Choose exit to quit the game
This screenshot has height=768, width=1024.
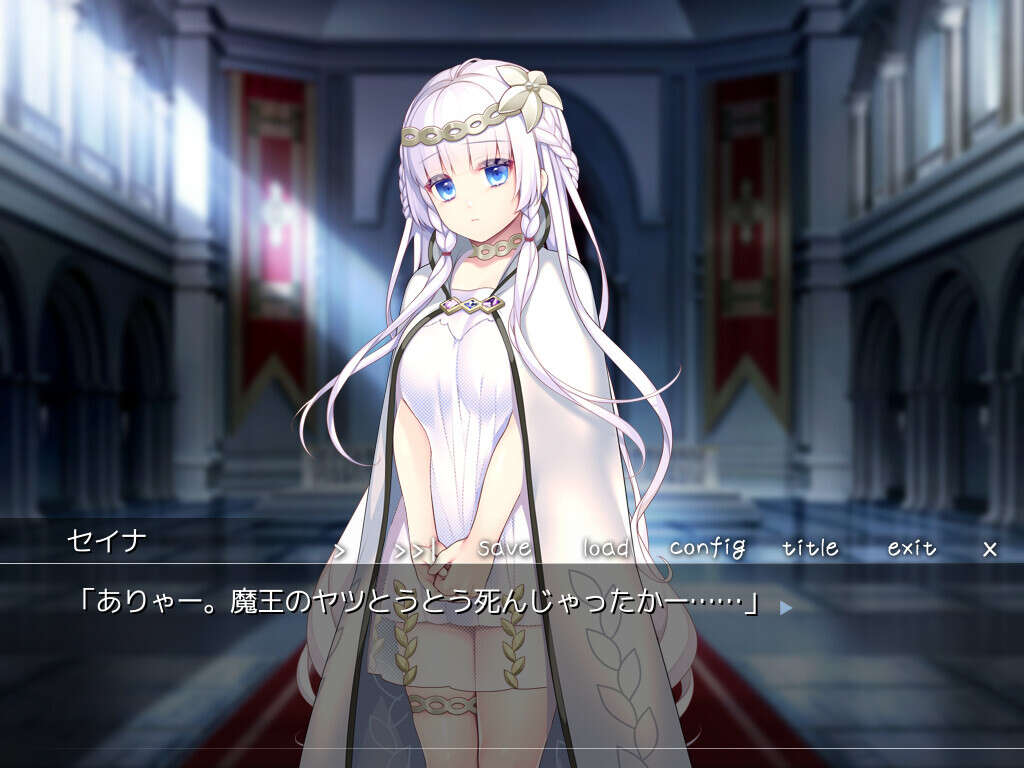912,548
